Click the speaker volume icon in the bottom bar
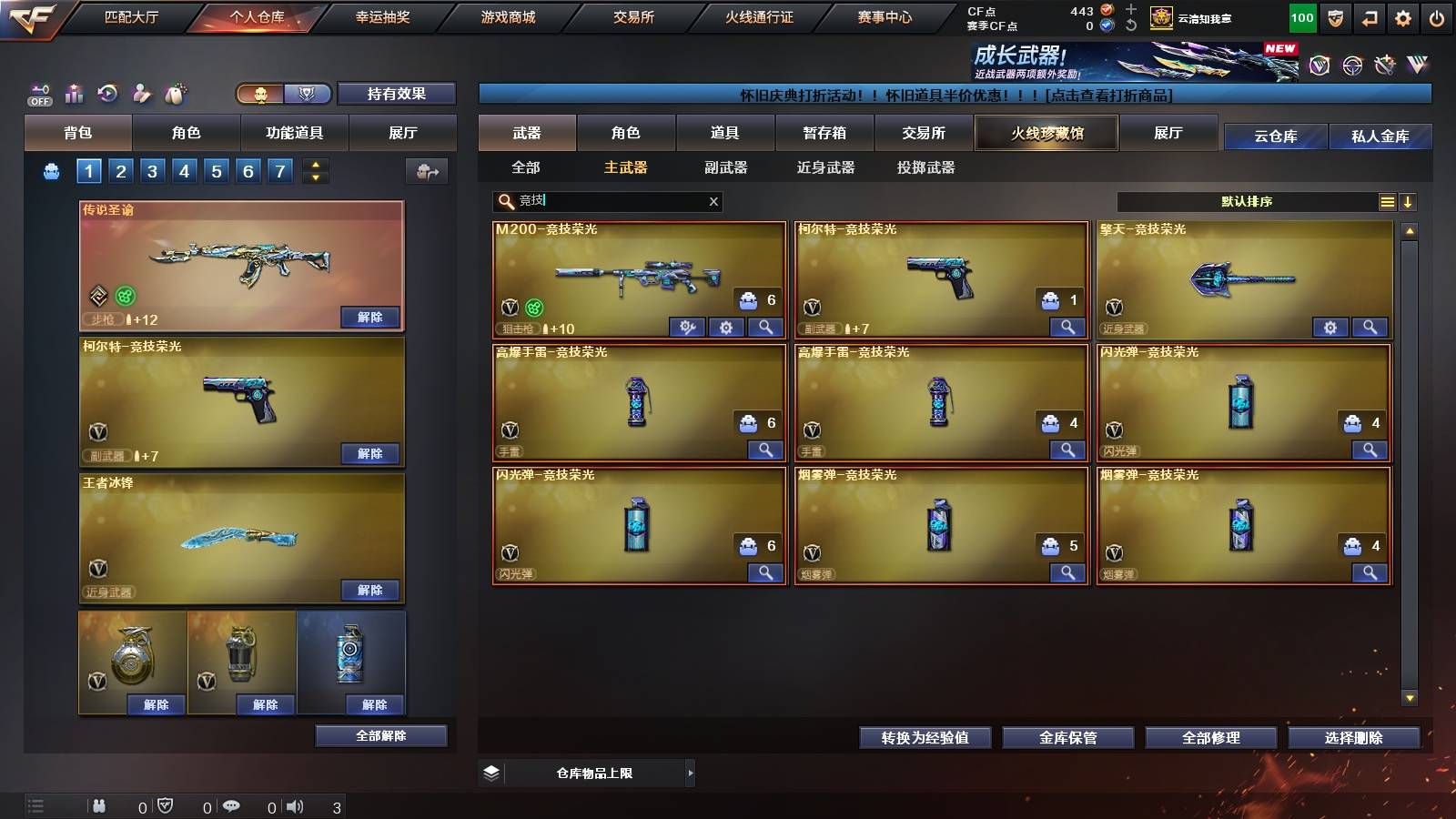Screen dimensions: 1456x819 click(x=296, y=806)
